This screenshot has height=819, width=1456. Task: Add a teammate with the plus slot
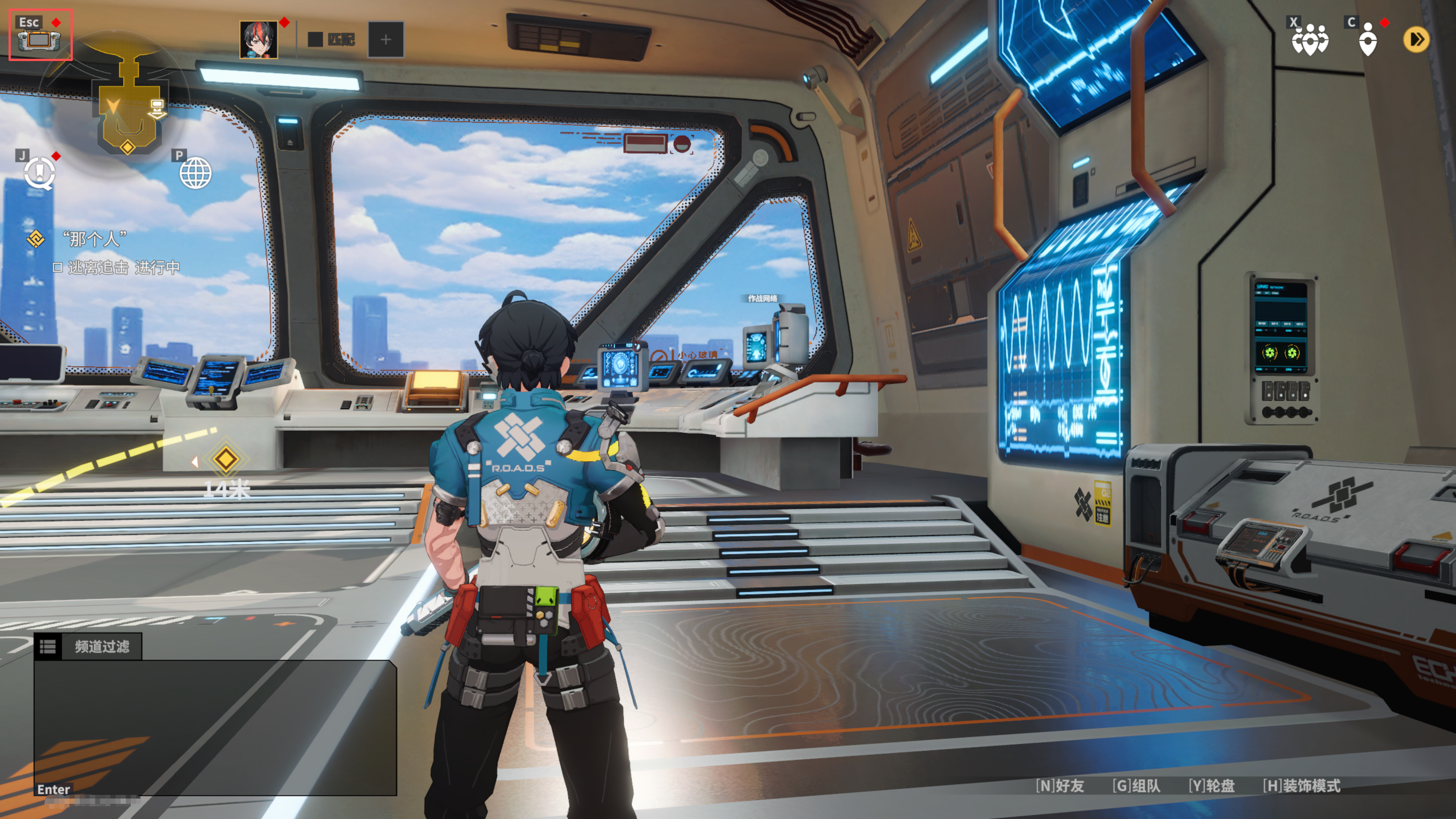tap(386, 39)
